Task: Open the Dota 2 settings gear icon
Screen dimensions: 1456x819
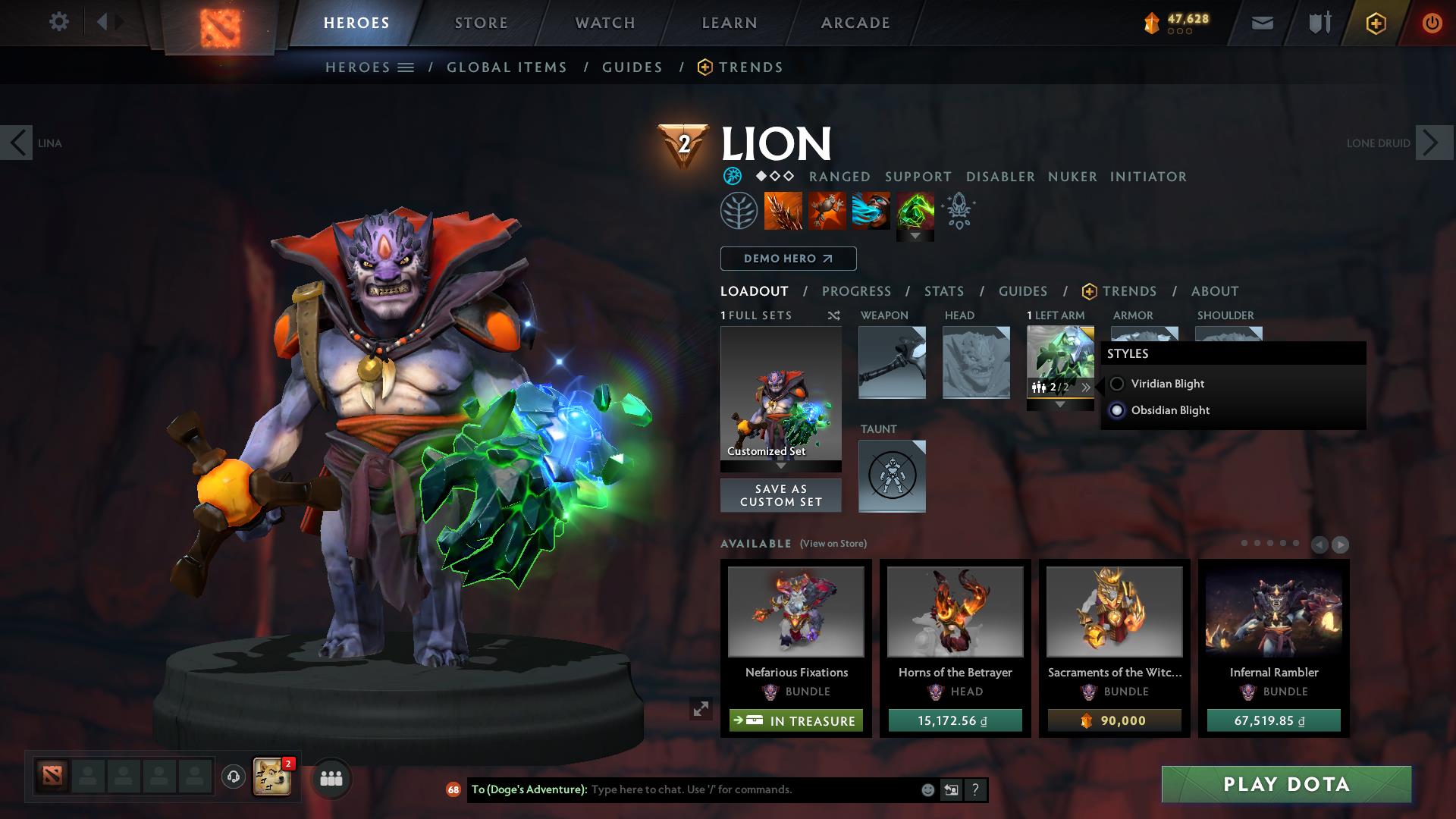Action: click(x=58, y=22)
